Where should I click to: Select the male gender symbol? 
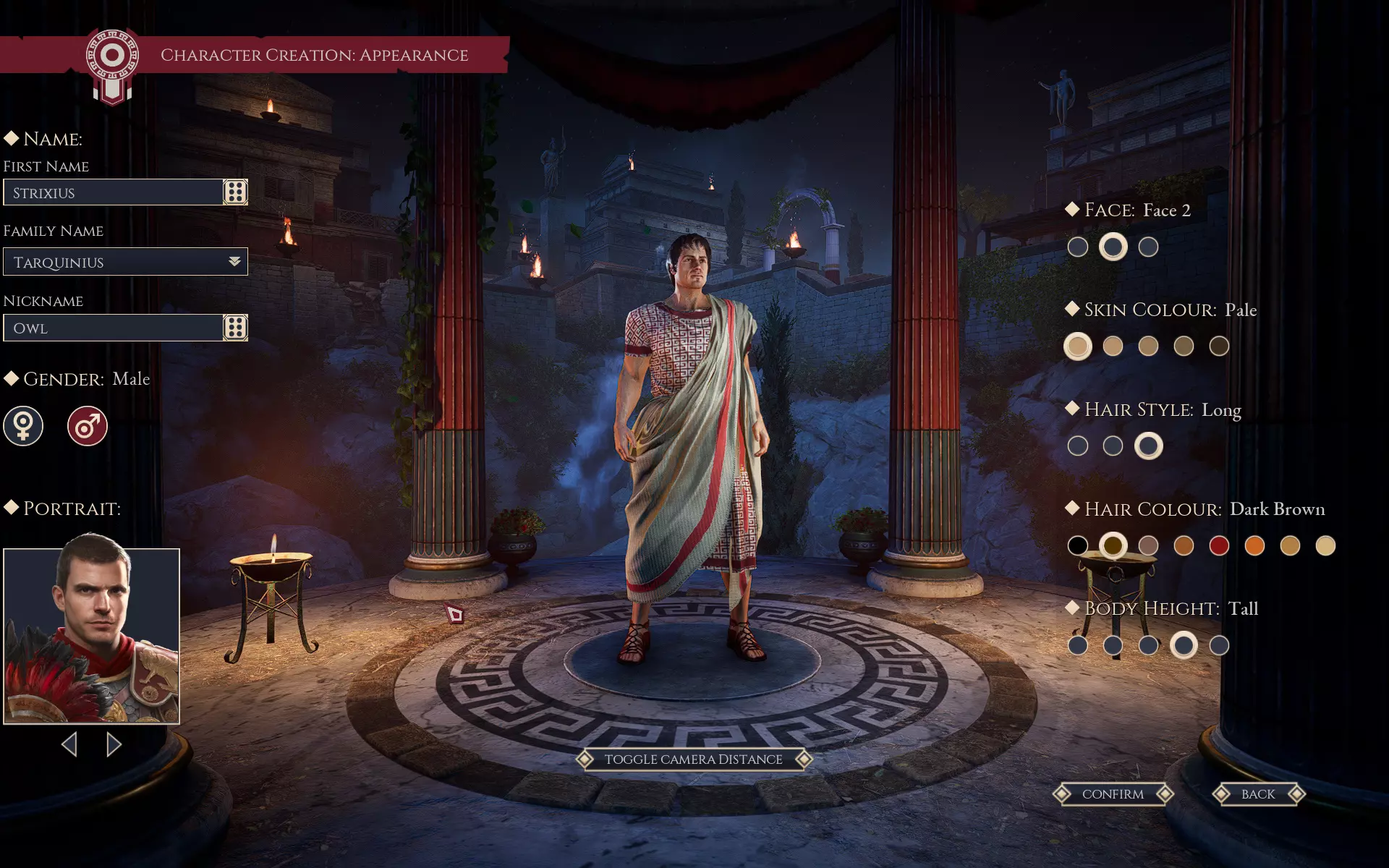tap(88, 426)
